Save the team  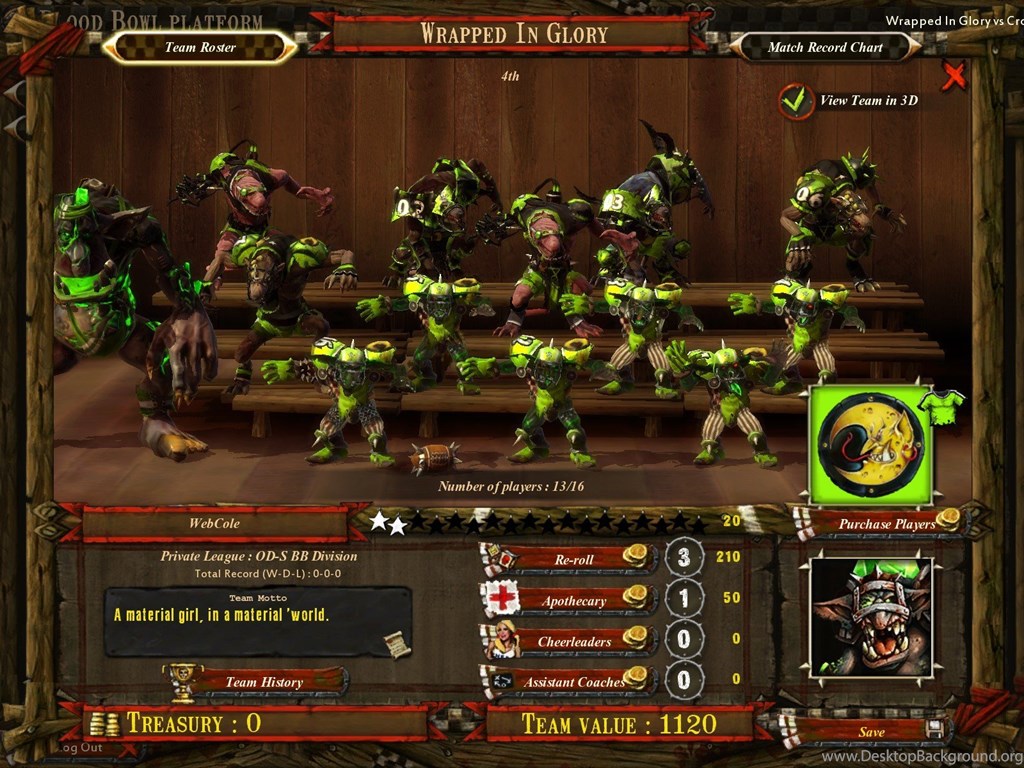[x=871, y=731]
